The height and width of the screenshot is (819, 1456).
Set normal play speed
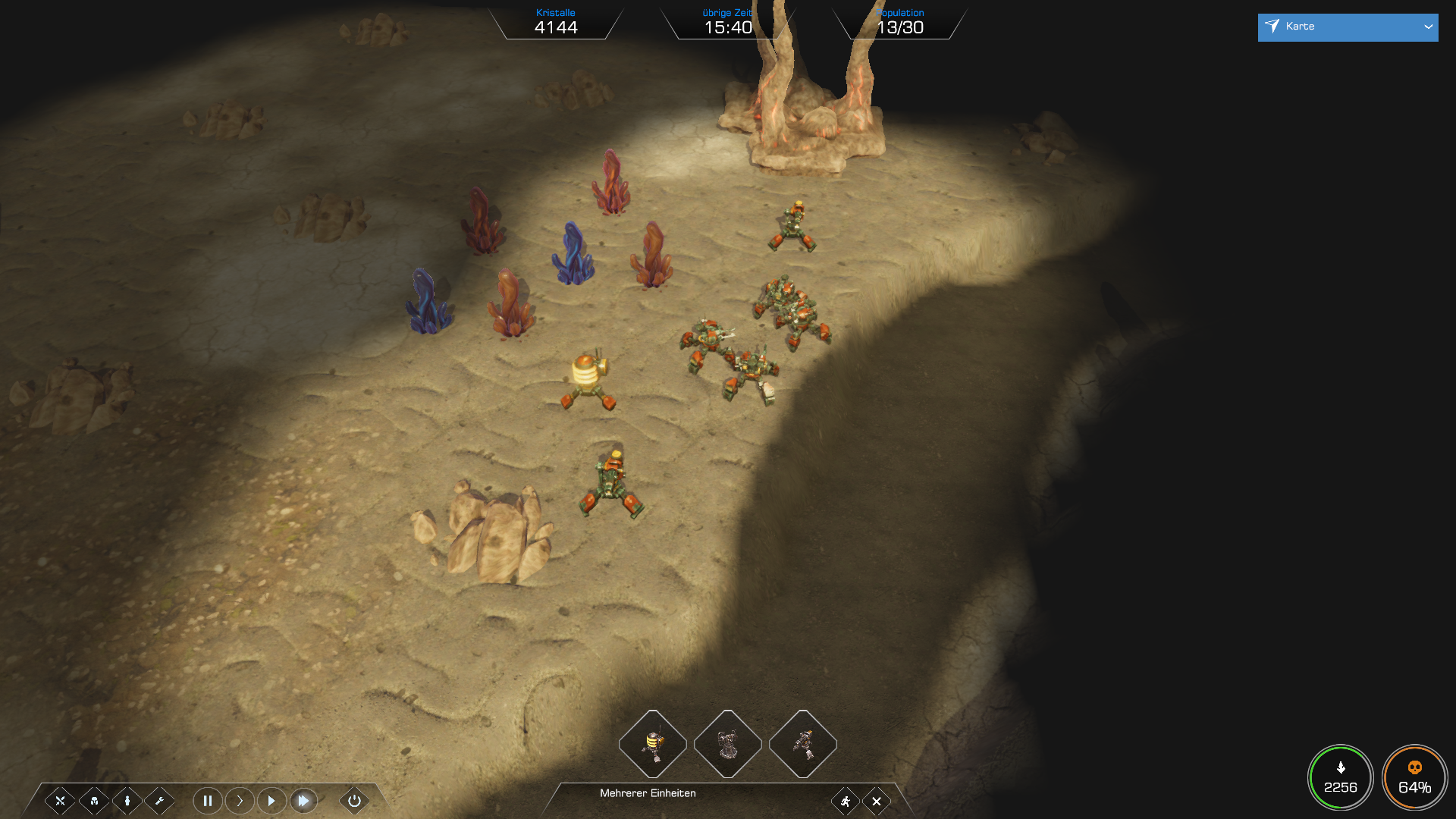[x=271, y=801]
